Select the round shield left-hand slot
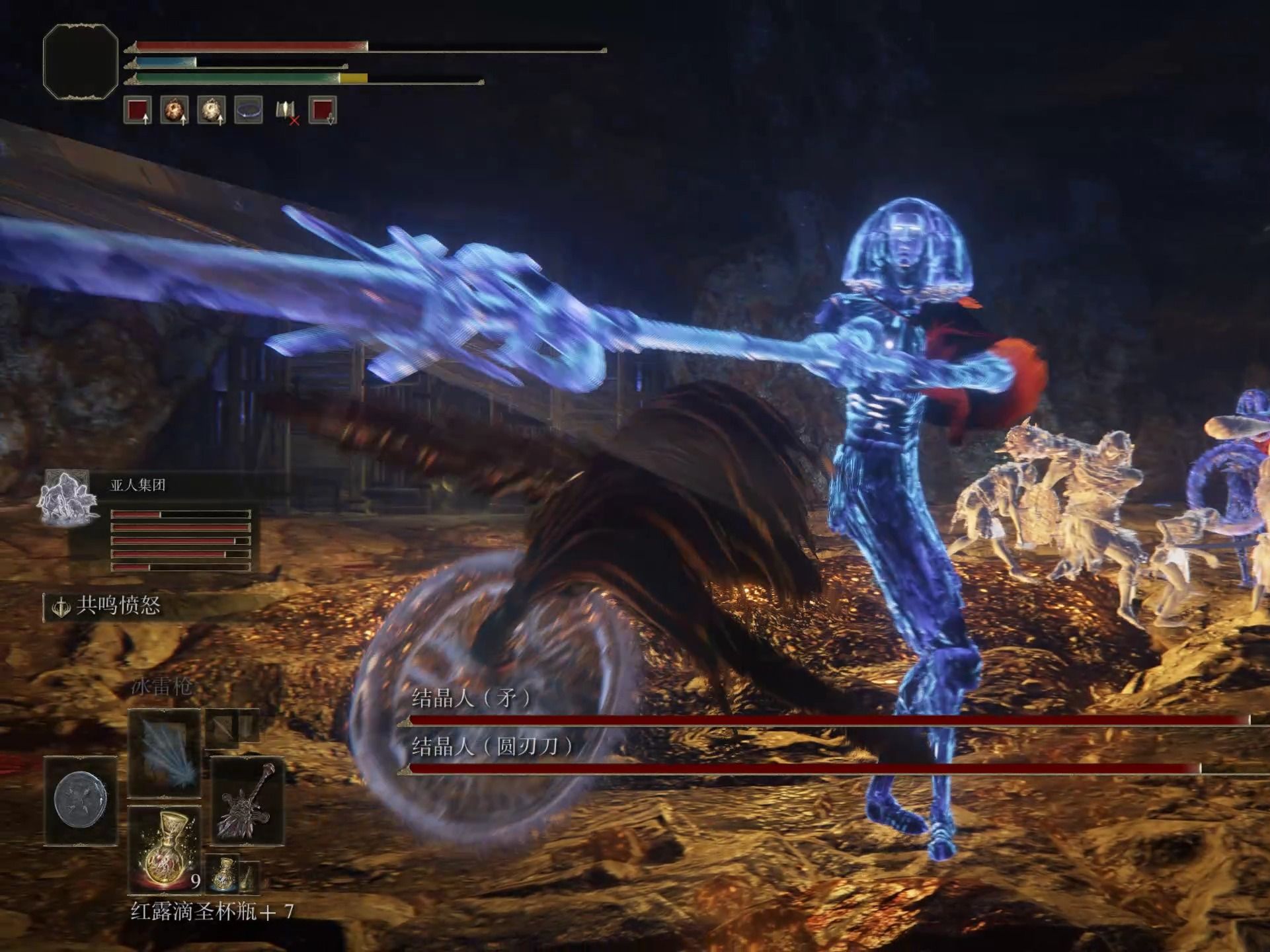This screenshot has height=952, width=1270. click(x=80, y=801)
